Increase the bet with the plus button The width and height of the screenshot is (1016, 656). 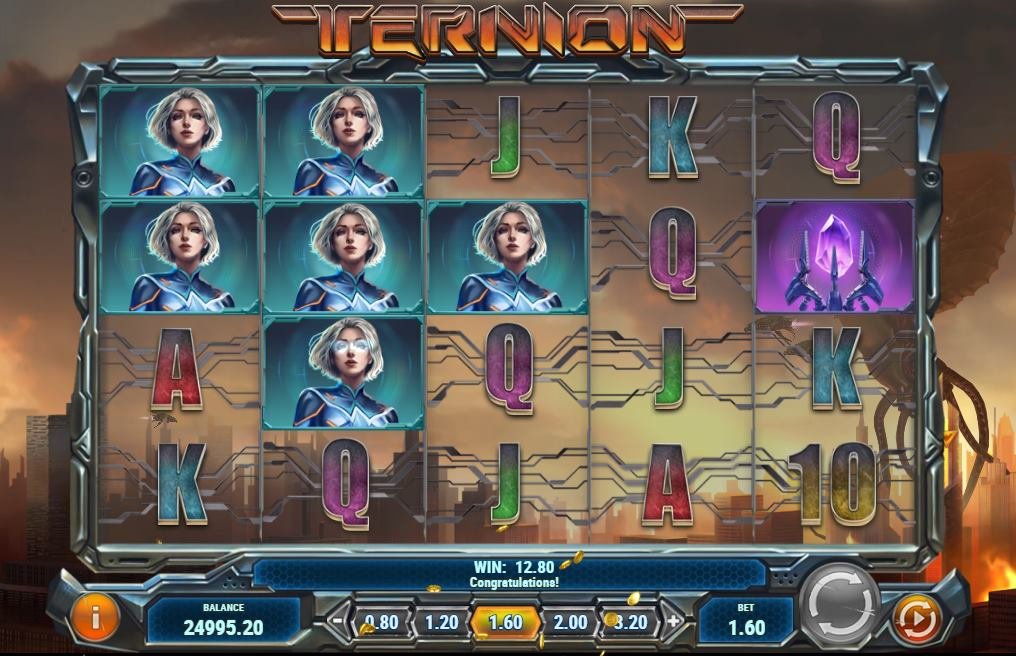[674, 621]
